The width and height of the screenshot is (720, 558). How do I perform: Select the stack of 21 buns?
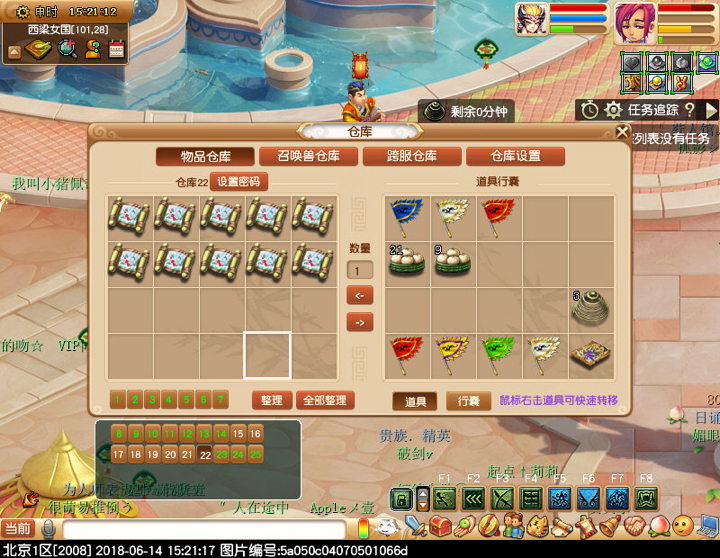pyautogui.click(x=407, y=261)
